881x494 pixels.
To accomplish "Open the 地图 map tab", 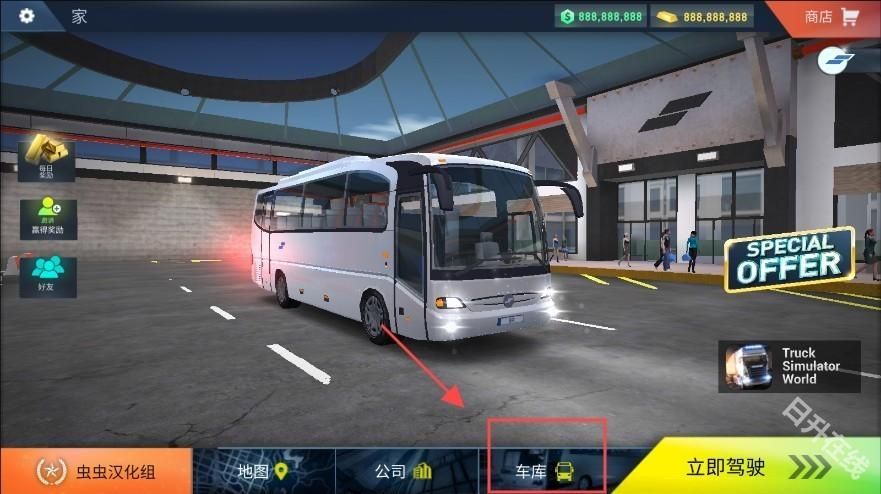I will [x=262, y=471].
